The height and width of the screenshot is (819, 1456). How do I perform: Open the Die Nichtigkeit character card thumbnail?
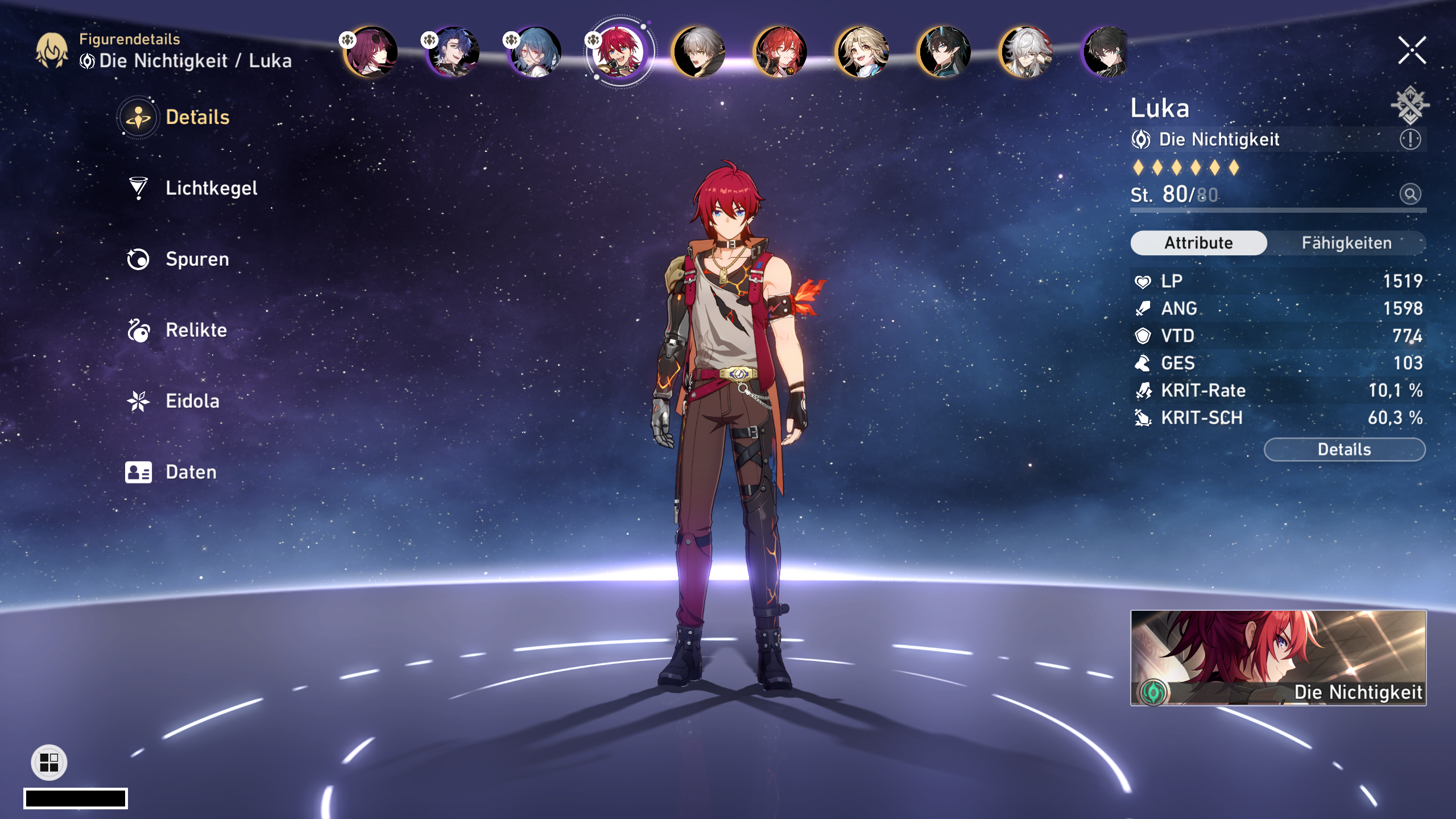pyautogui.click(x=1278, y=657)
